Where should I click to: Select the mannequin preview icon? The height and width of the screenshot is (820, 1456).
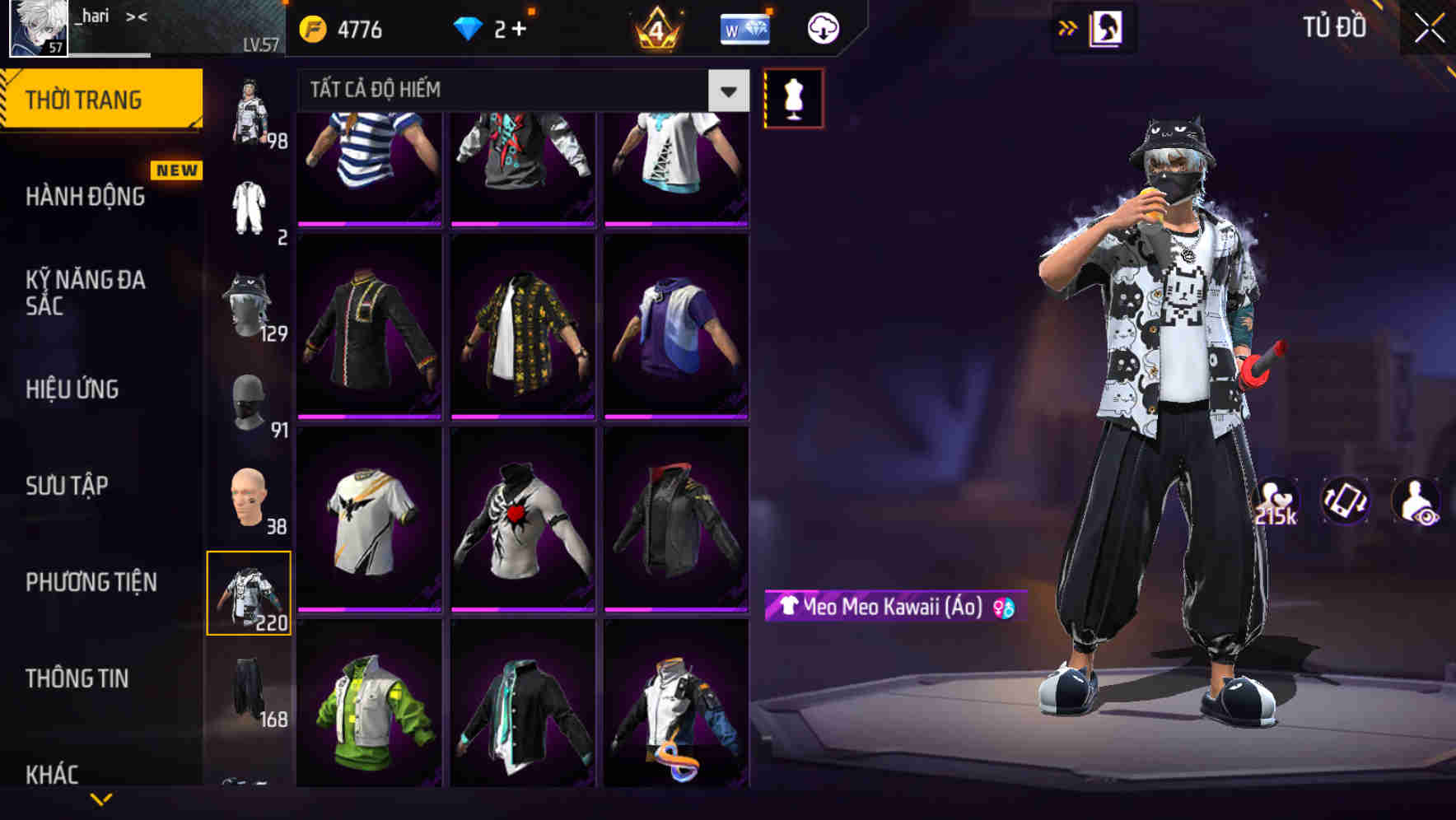[793, 97]
